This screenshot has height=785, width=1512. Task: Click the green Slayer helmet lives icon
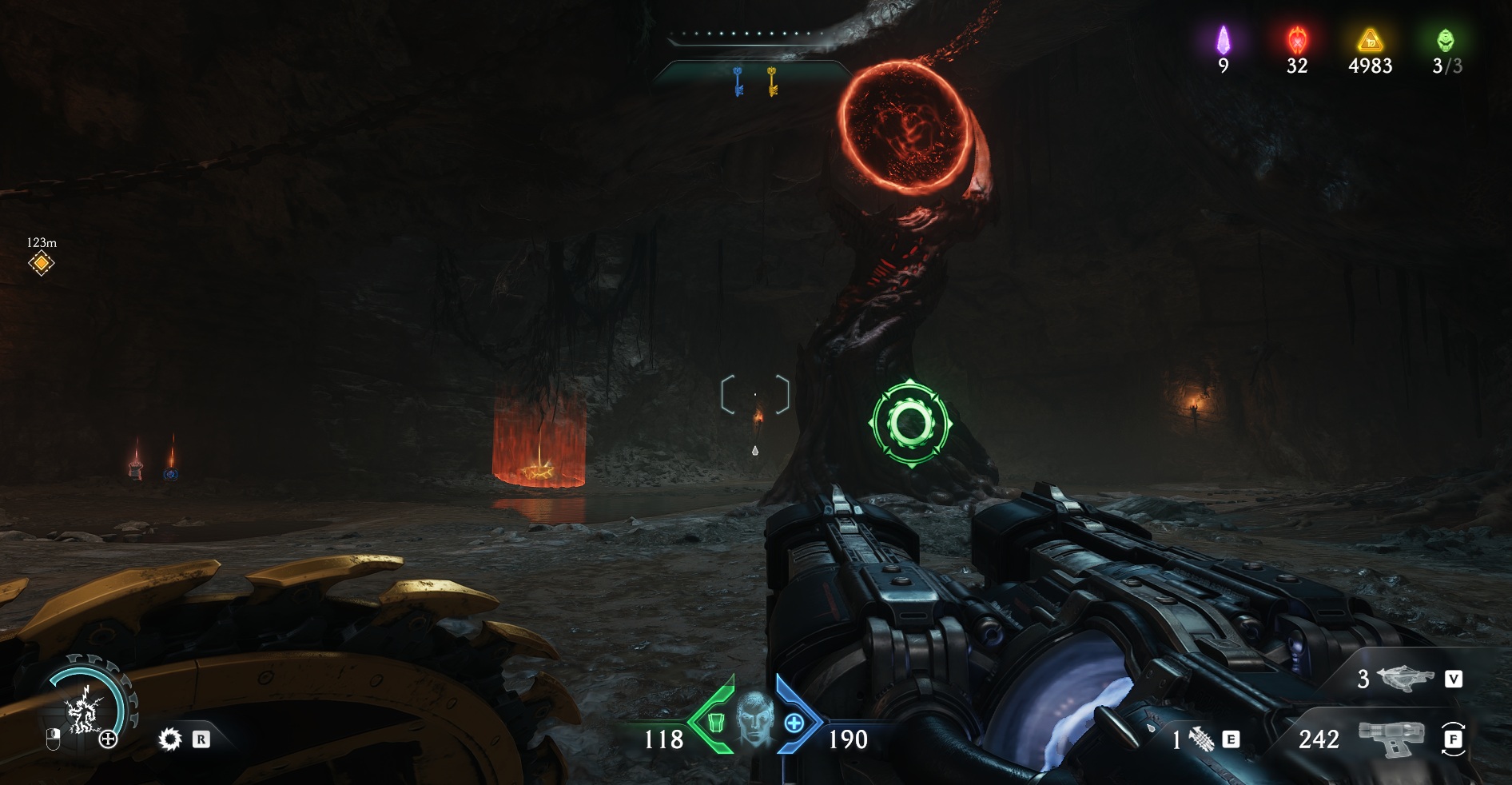tap(1445, 40)
